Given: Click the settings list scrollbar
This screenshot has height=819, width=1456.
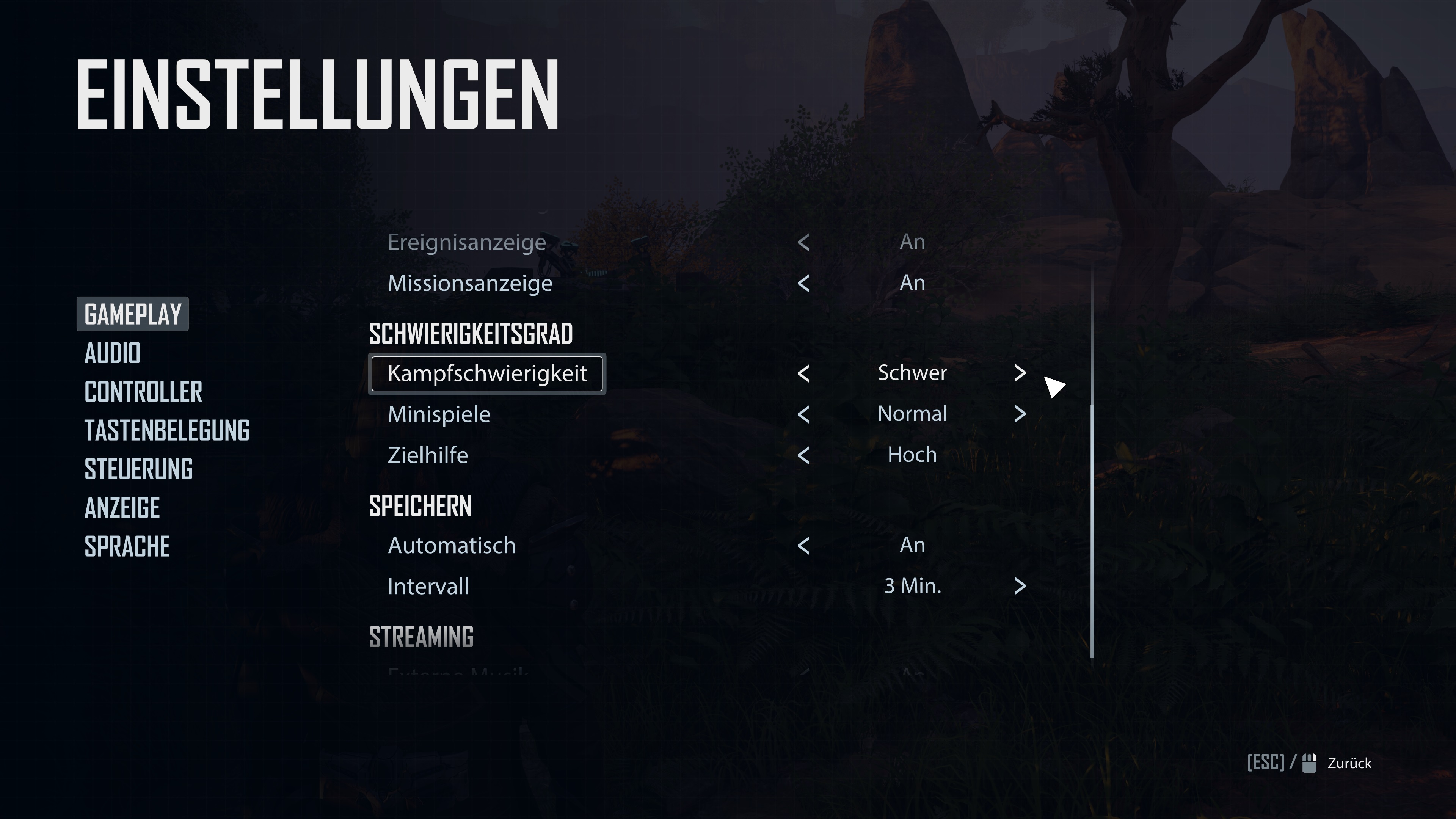Looking at the screenshot, I should [1092, 531].
